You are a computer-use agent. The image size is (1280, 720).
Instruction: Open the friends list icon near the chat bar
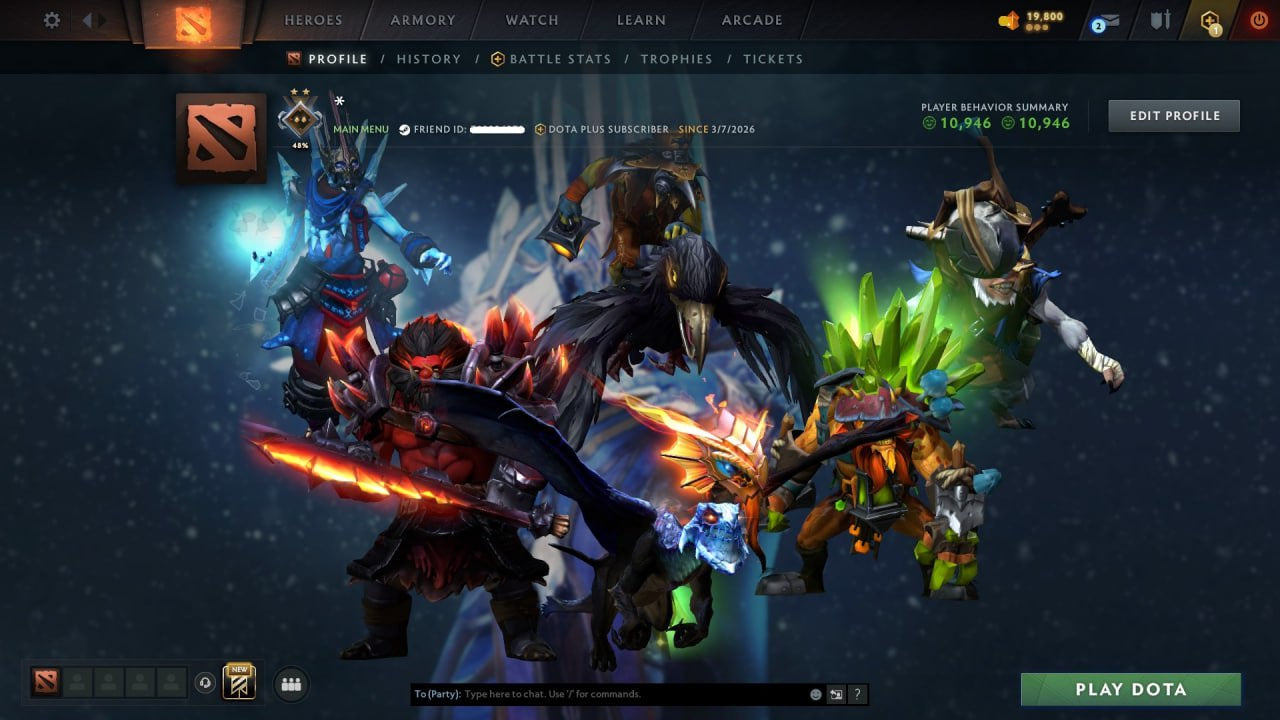pos(290,684)
